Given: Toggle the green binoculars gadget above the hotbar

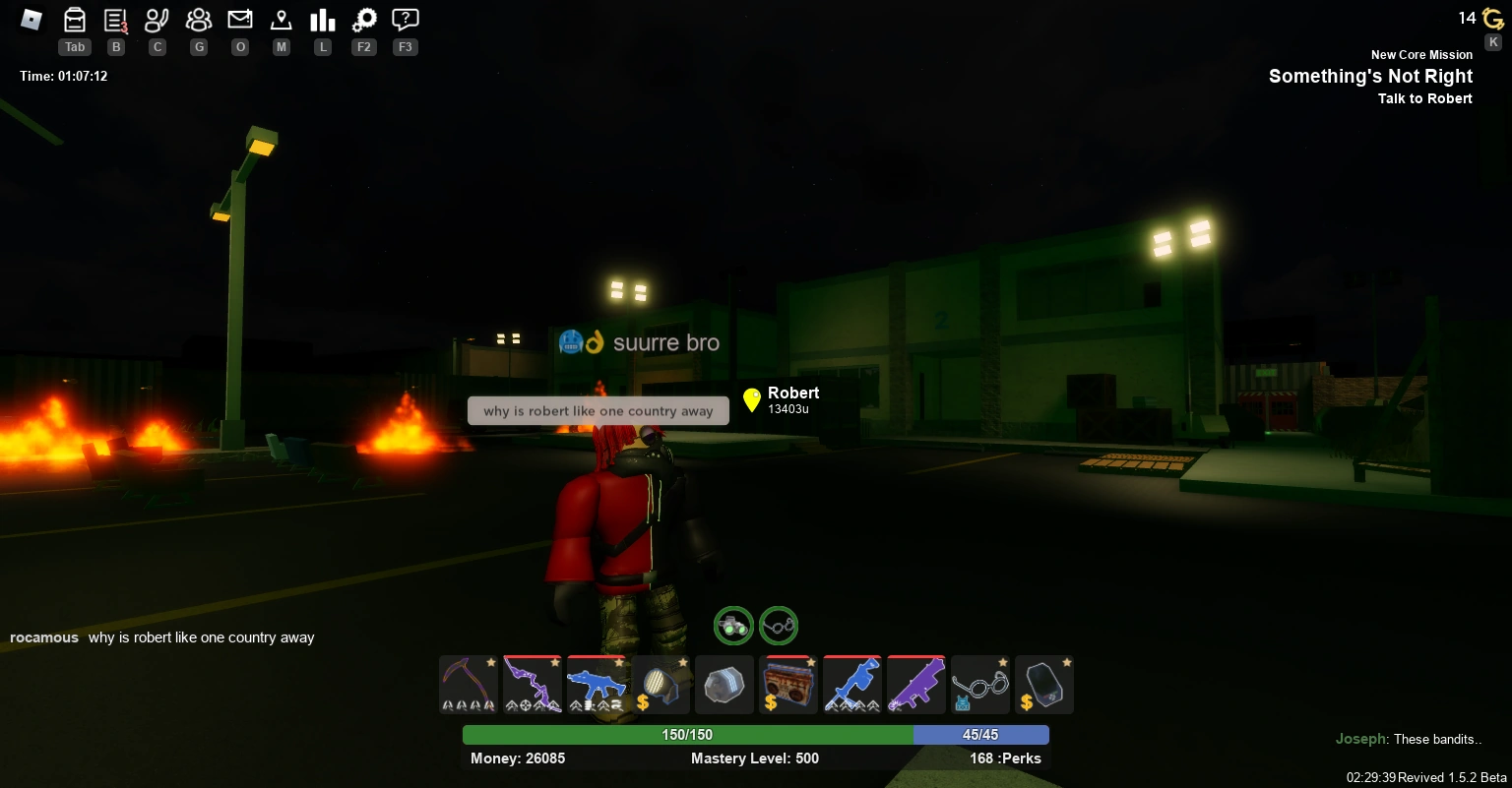Looking at the screenshot, I should 733,626.
